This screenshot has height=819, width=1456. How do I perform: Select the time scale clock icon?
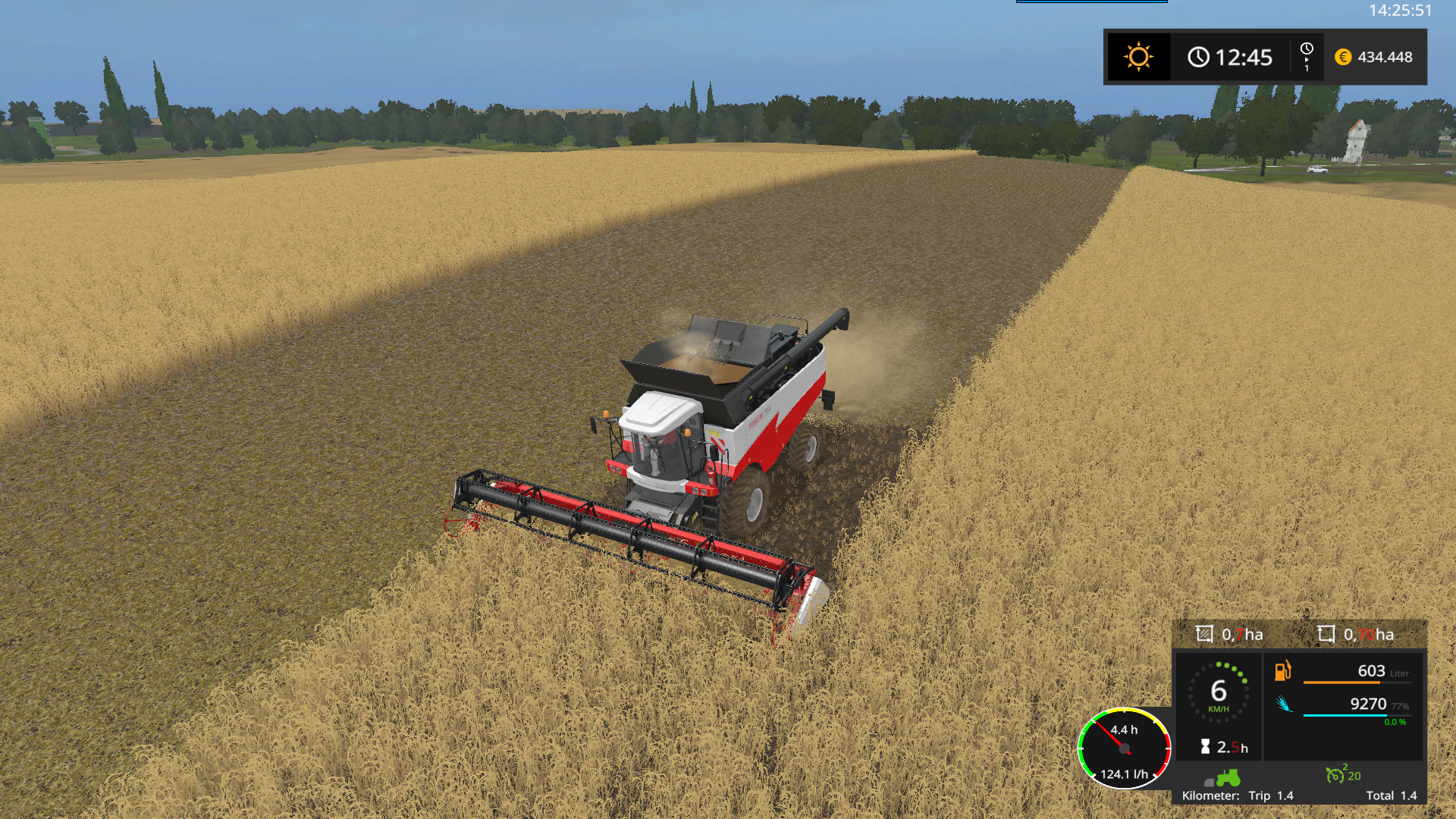[1307, 50]
